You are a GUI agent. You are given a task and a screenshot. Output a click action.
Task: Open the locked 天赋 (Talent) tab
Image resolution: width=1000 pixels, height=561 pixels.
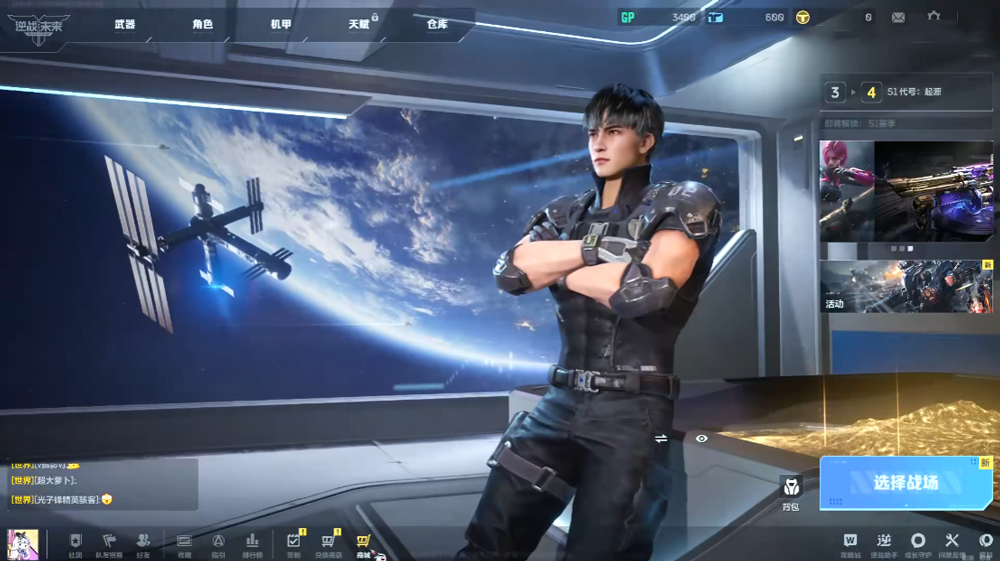tap(359, 24)
